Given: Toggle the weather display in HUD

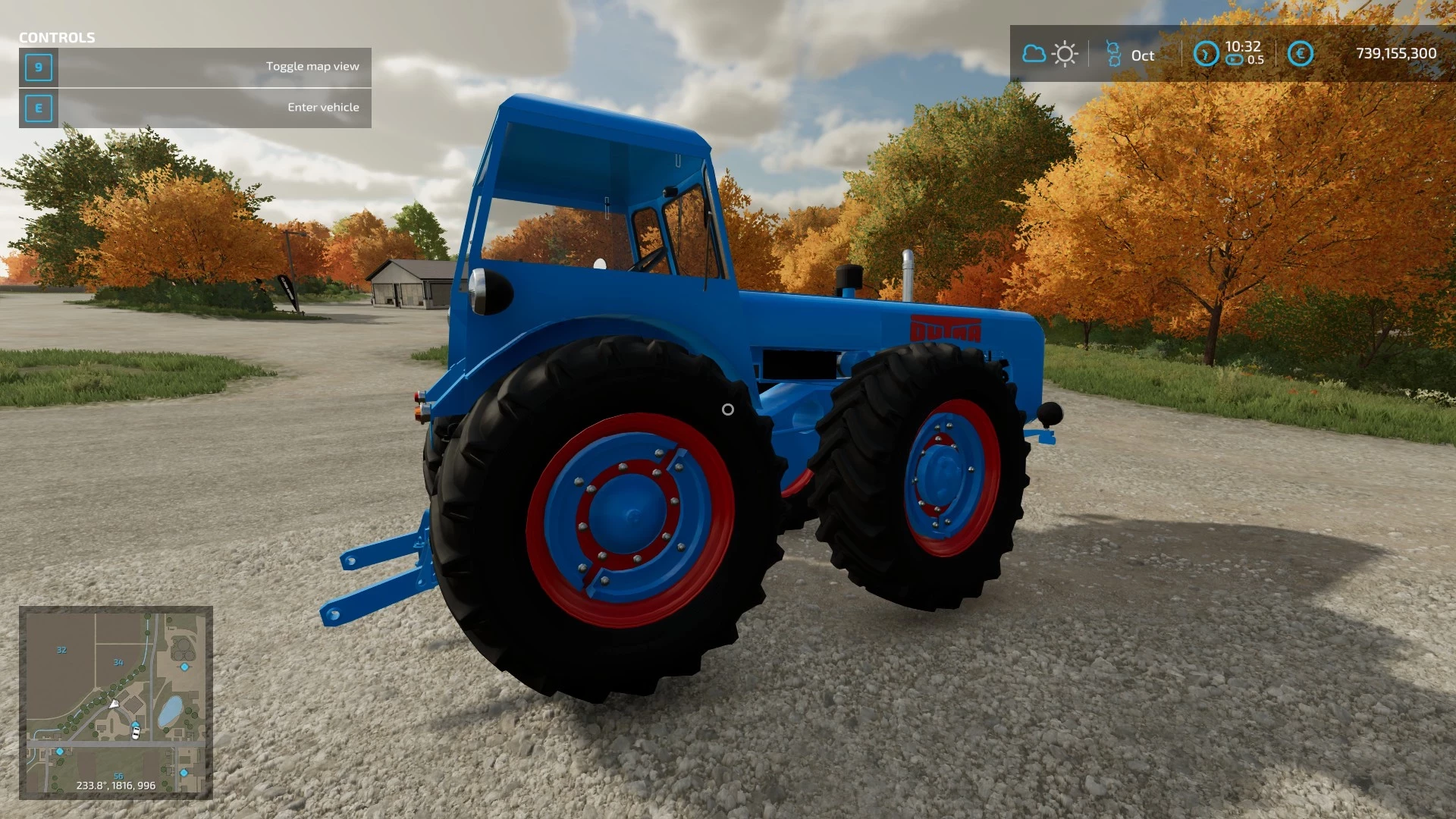Looking at the screenshot, I should tap(1049, 54).
